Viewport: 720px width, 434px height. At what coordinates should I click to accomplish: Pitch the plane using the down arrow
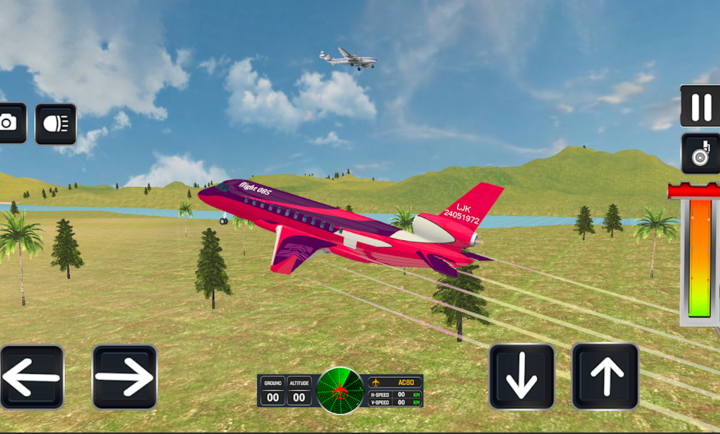[x=521, y=377]
